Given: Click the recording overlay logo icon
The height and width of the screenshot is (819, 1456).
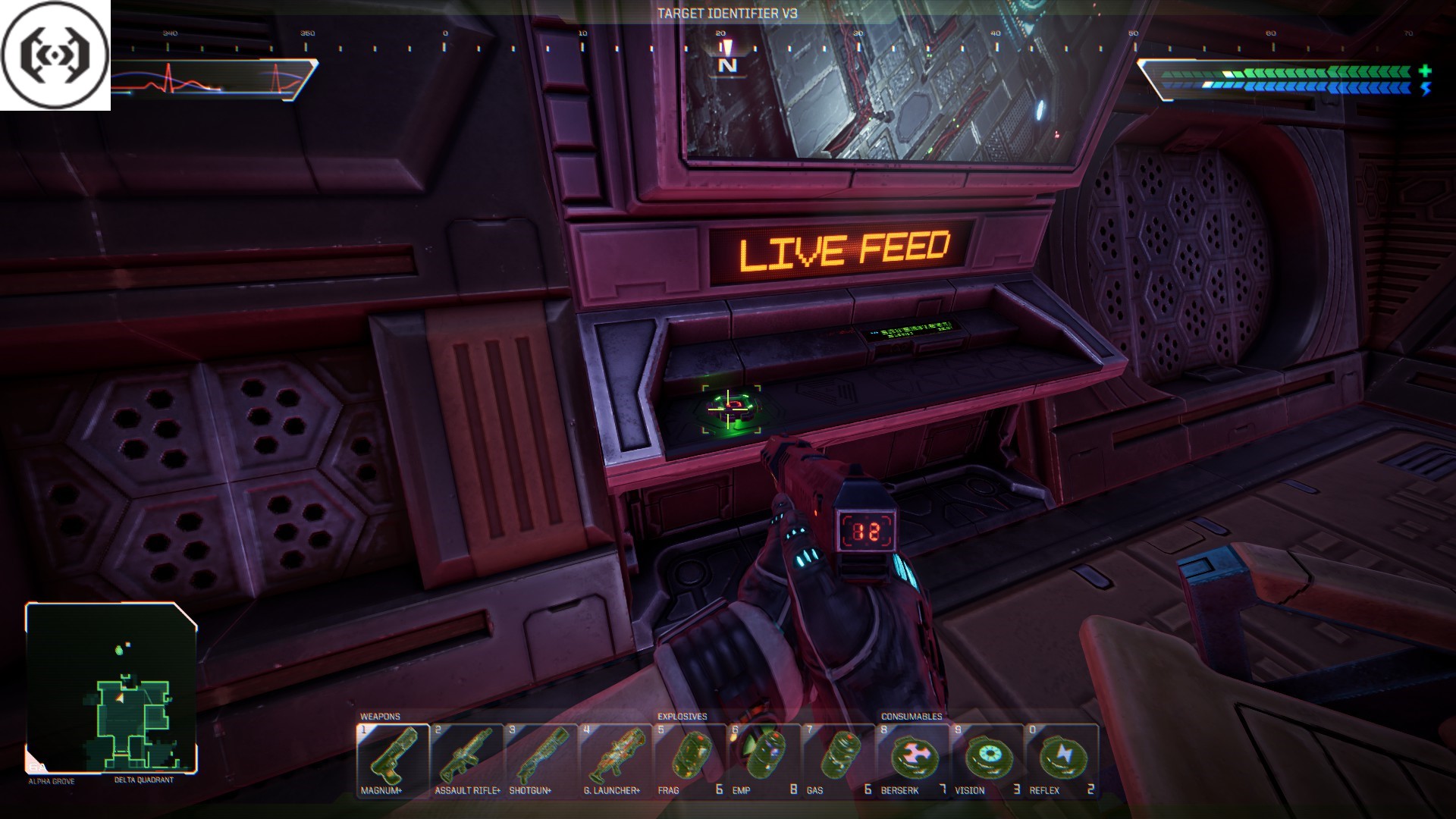Looking at the screenshot, I should click(55, 55).
